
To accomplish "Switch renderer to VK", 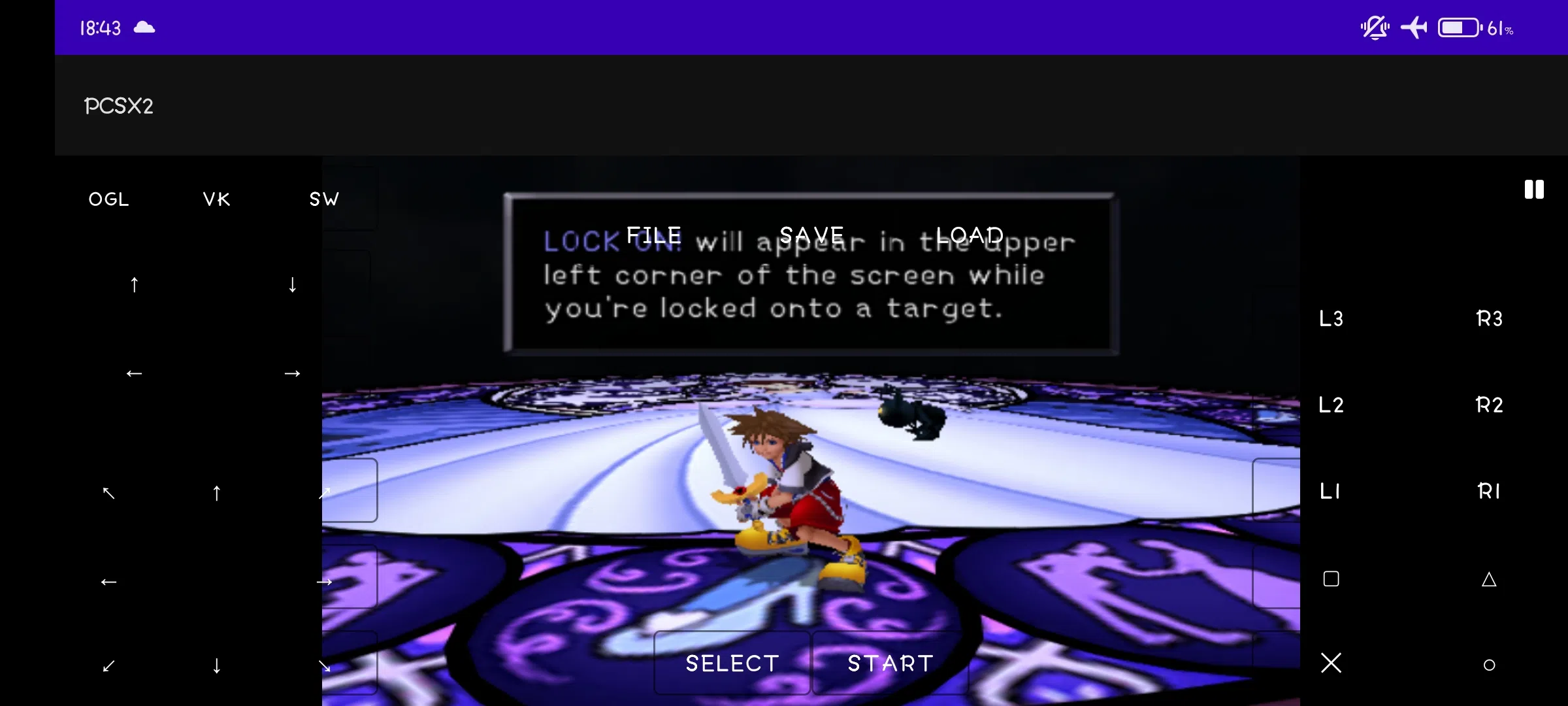I will [216, 199].
